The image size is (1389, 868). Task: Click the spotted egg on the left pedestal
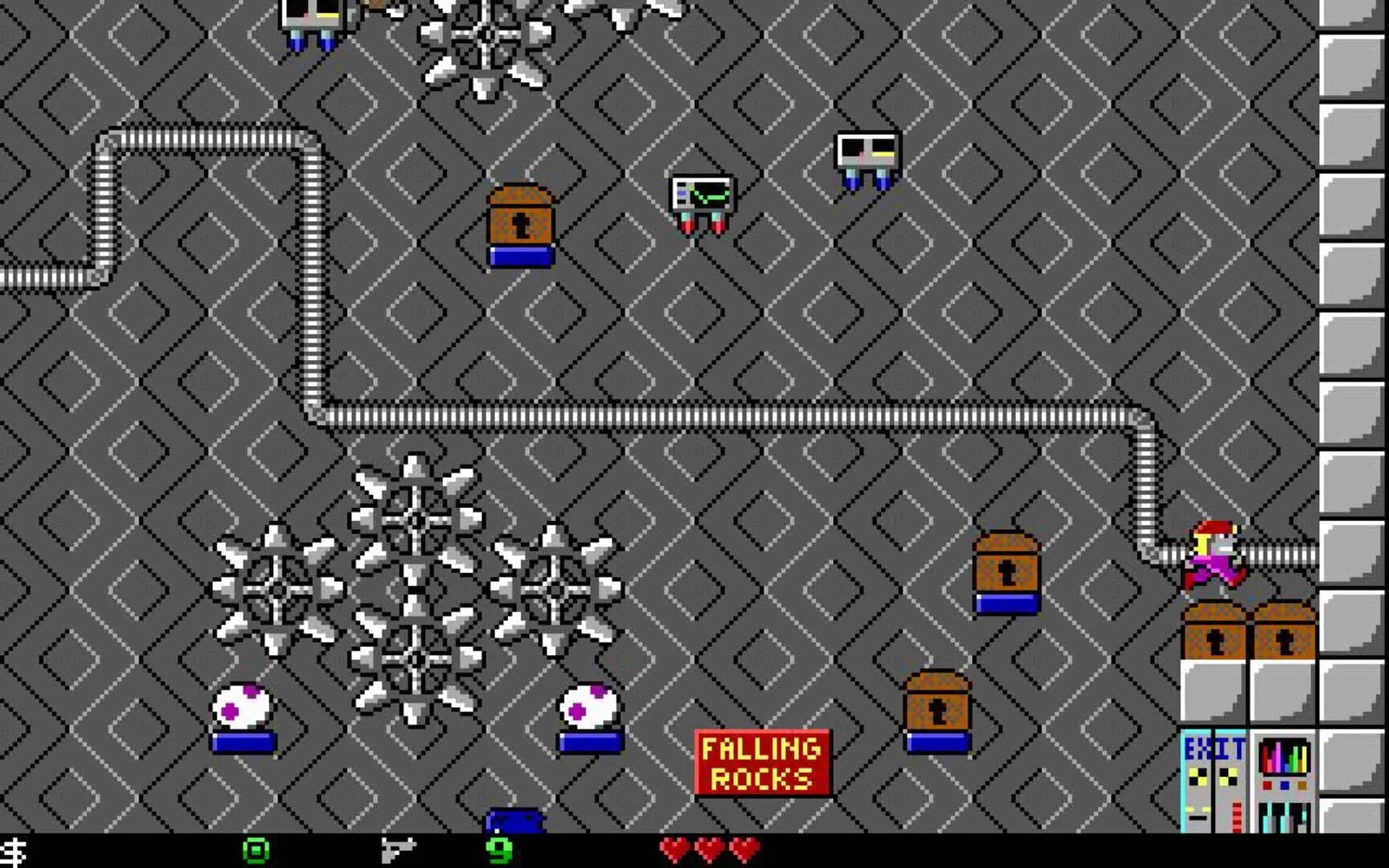tap(241, 705)
